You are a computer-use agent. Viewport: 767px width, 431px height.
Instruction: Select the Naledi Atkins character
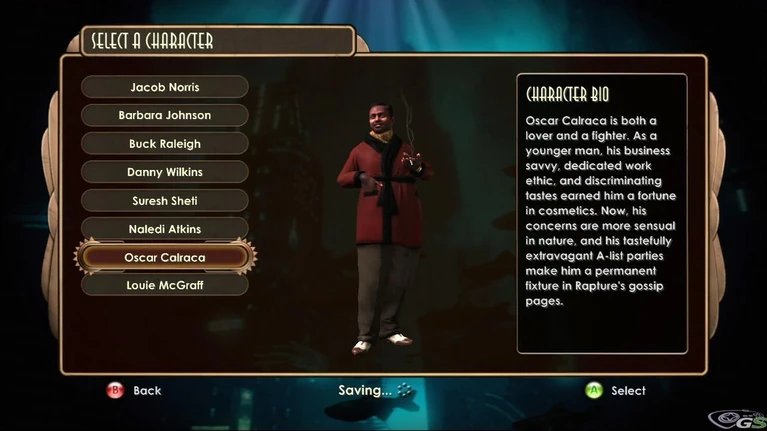(165, 229)
